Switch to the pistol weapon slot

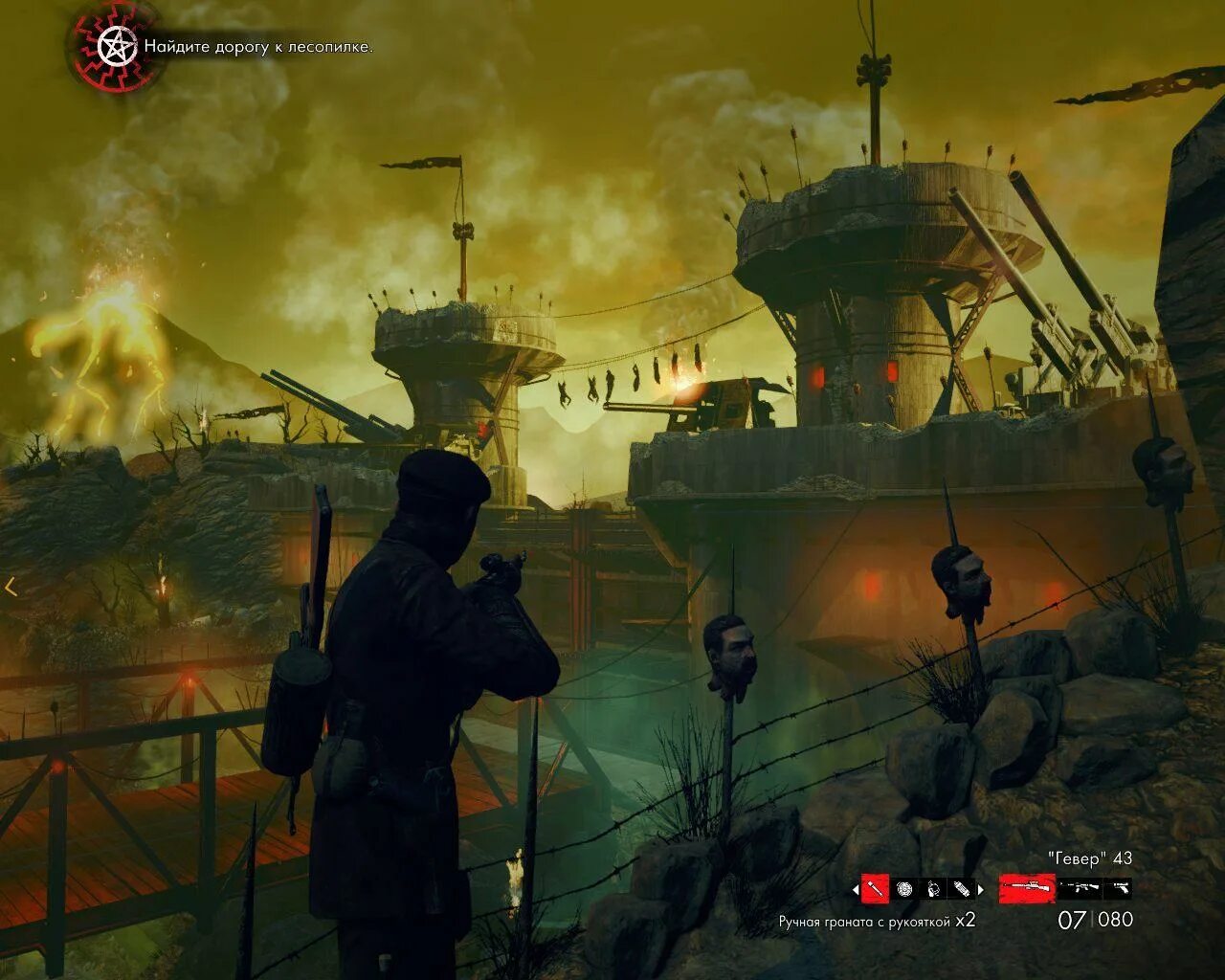(x=1118, y=888)
